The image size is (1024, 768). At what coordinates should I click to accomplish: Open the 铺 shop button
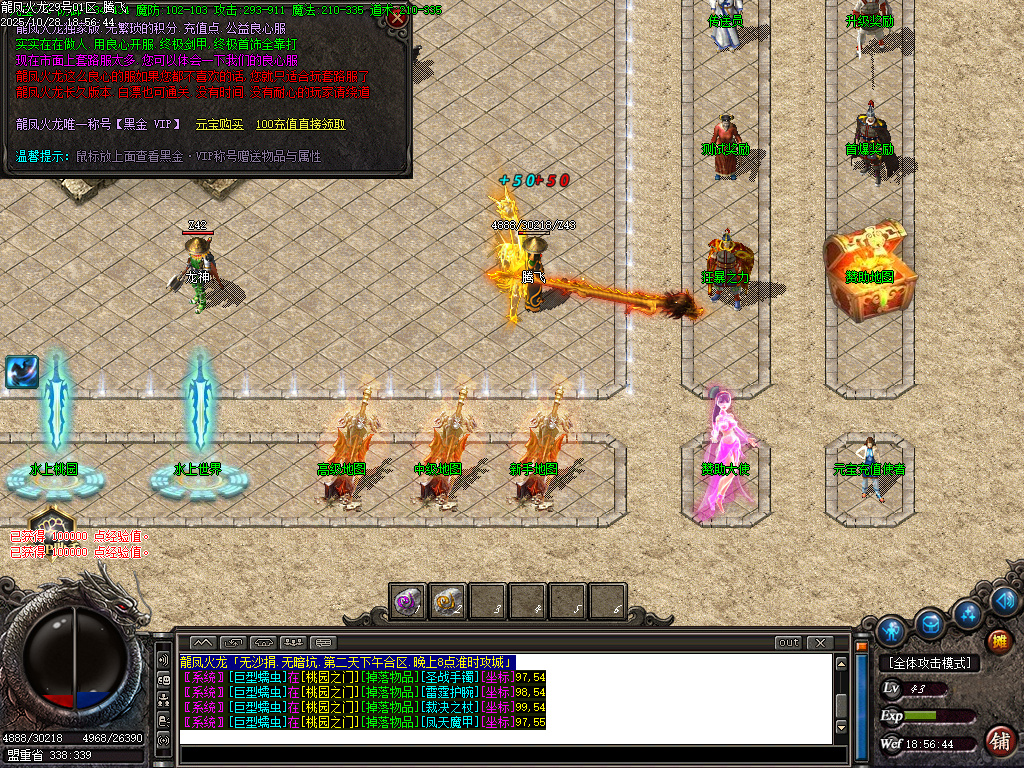(998, 740)
